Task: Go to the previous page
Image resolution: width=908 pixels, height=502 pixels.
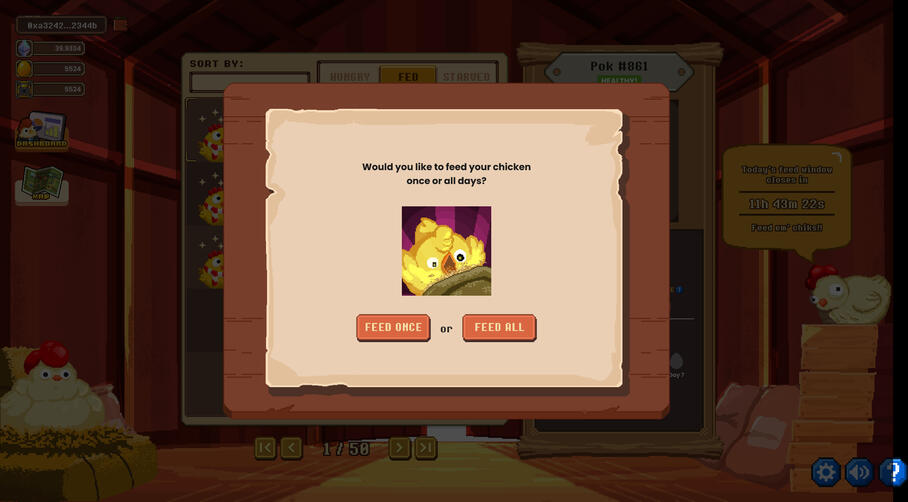Action: tap(291, 448)
